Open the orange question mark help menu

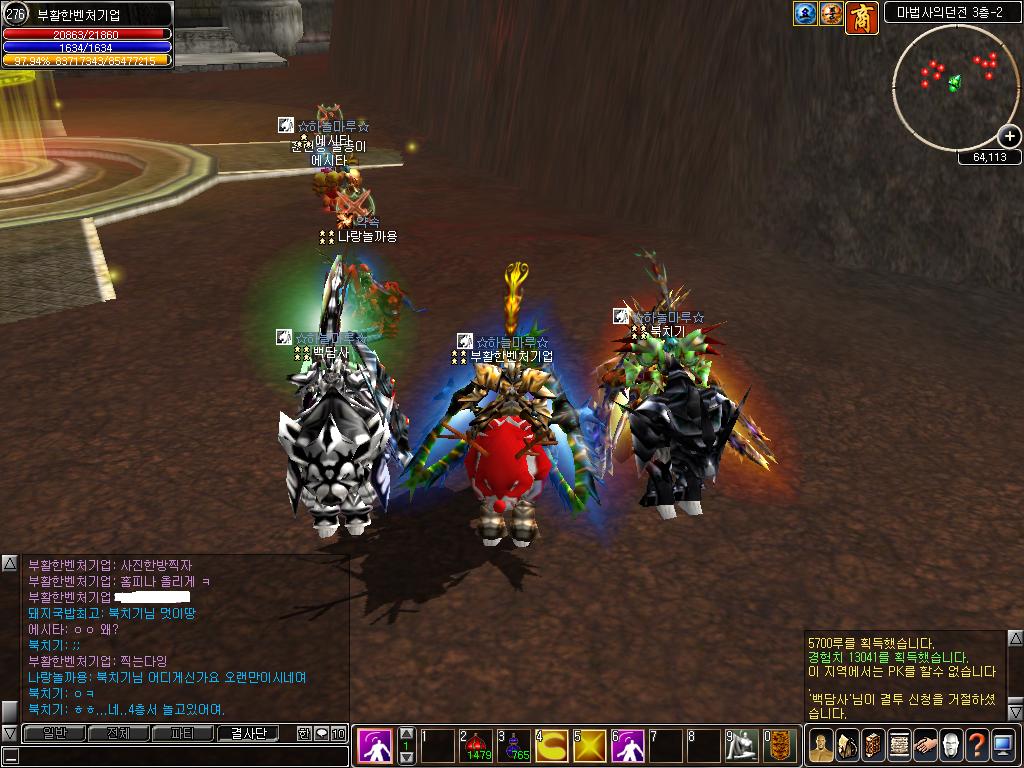coord(976,745)
